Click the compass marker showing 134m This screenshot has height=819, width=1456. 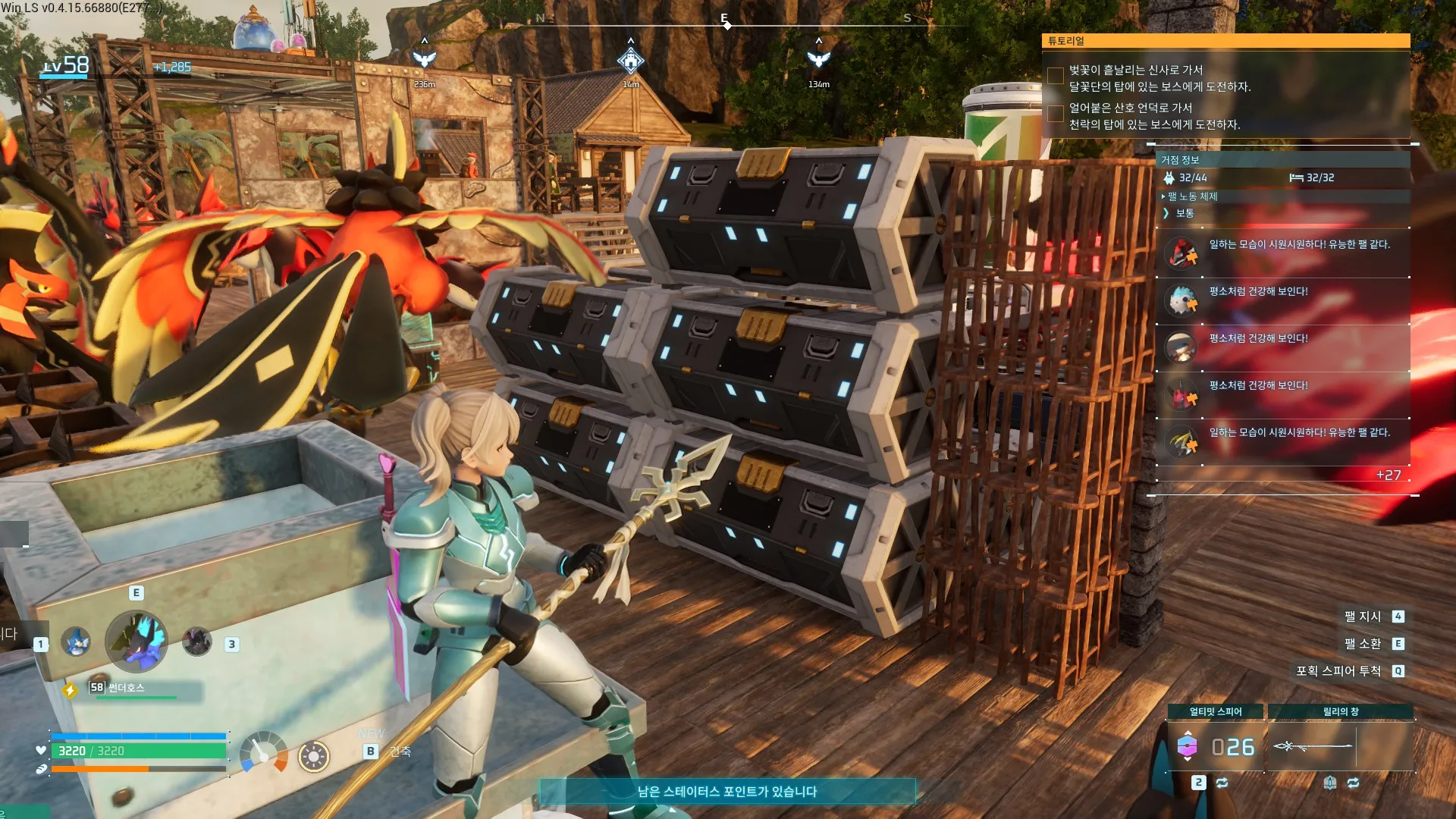coord(818,59)
